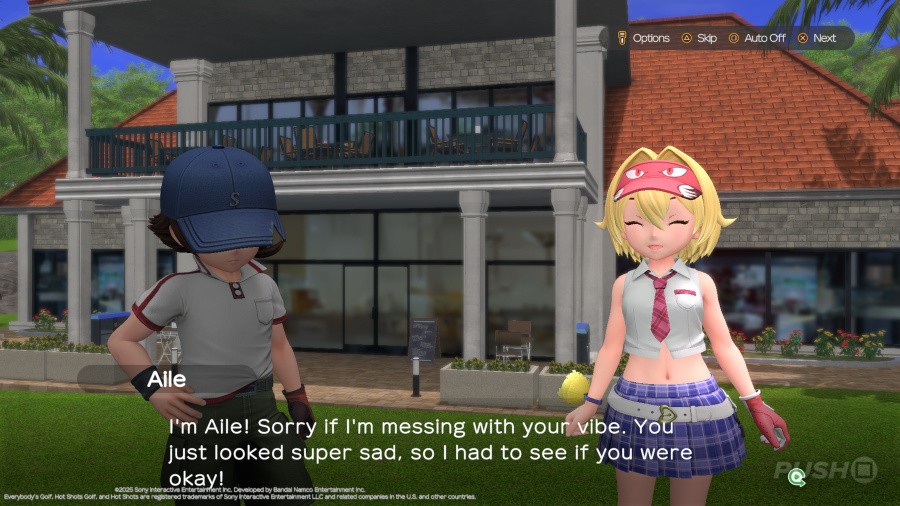Image resolution: width=900 pixels, height=506 pixels.
Task: Skip the dialogue scene
Action: (700, 38)
